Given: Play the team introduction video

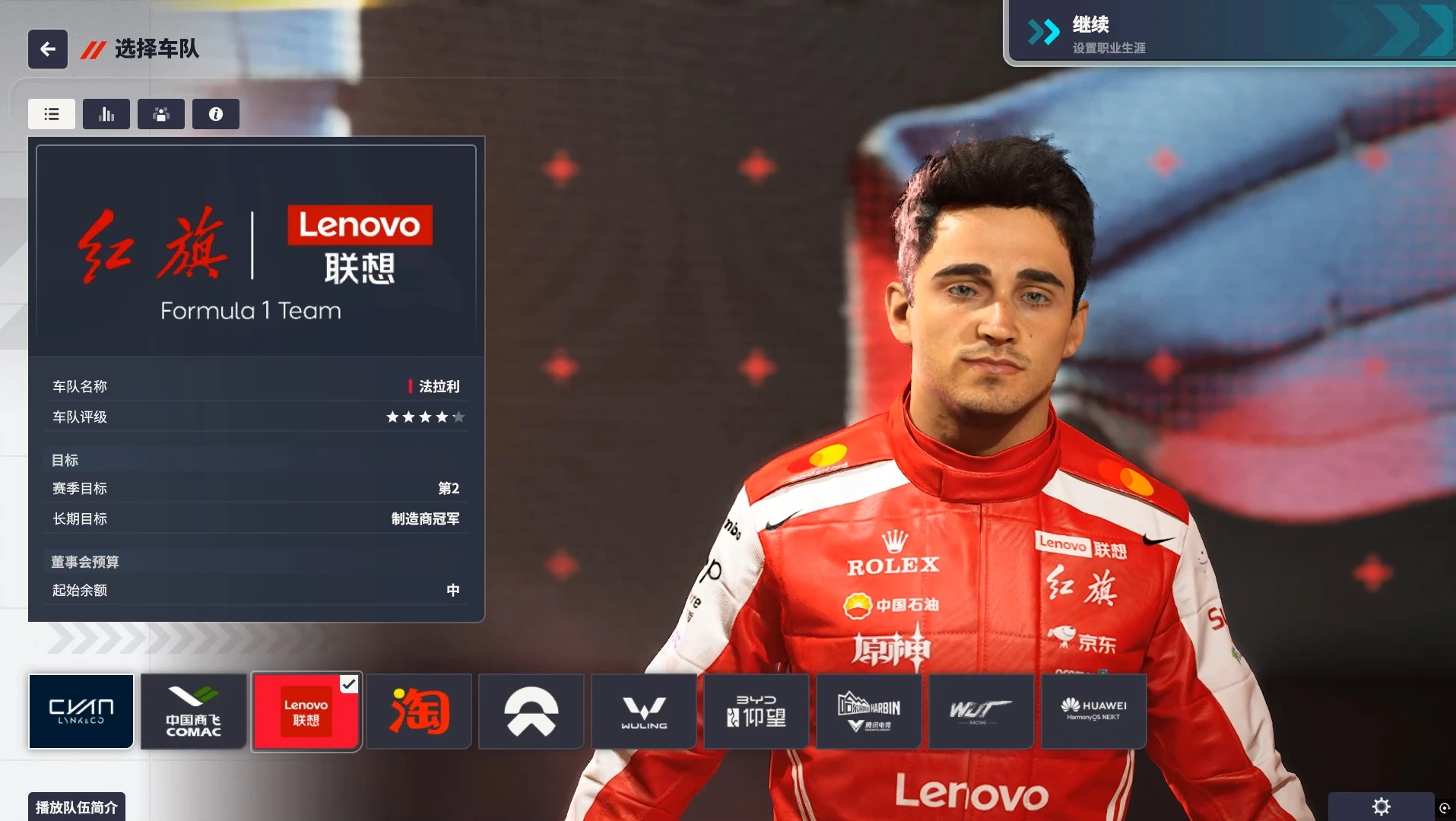Looking at the screenshot, I should (77, 807).
